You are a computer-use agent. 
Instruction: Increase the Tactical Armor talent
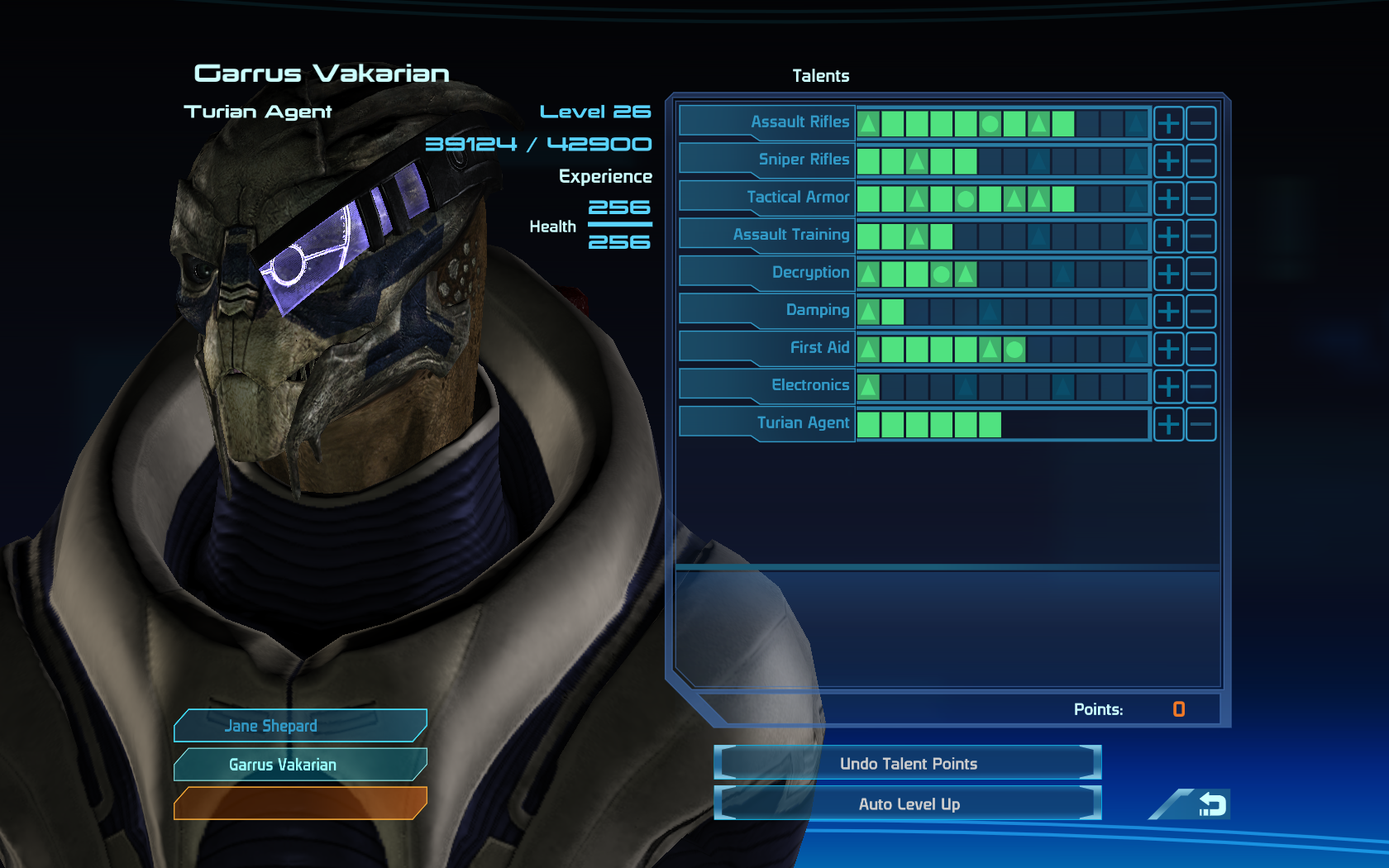pyautogui.click(x=1168, y=198)
